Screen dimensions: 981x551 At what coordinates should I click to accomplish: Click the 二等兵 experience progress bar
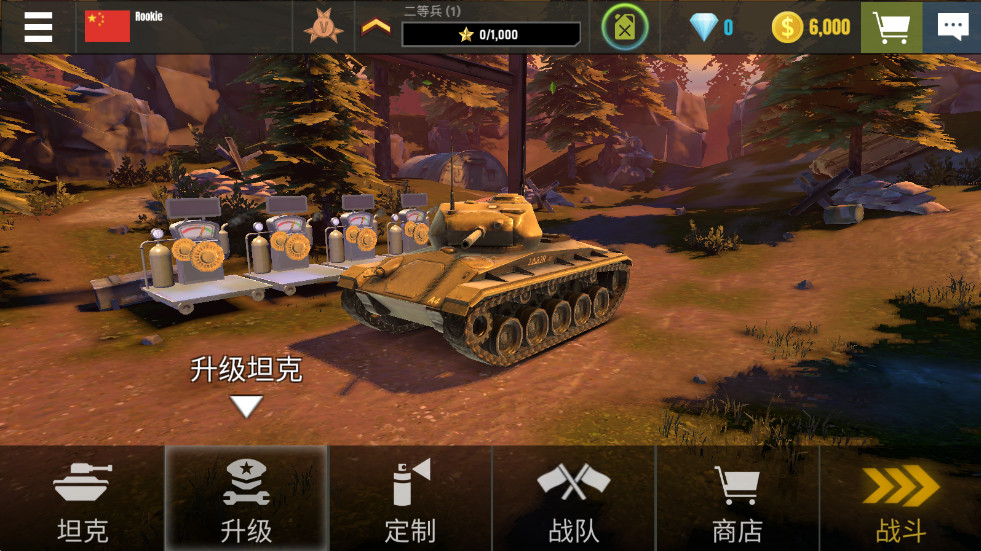[490, 34]
